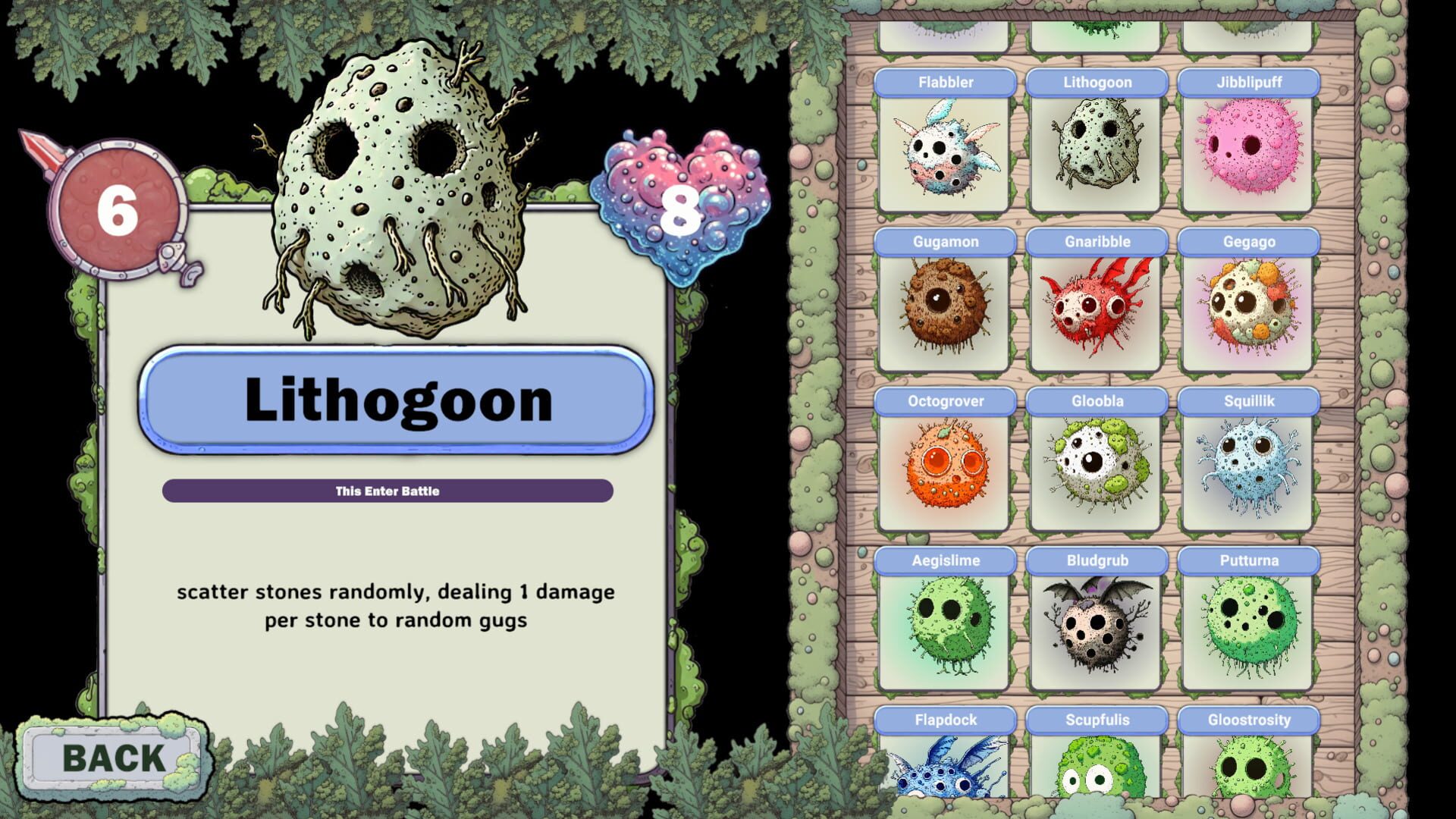Image resolution: width=1456 pixels, height=819 pixels.
Task: Select the red Gnaribble creature
Action: pyautogui.click(x=1096, y=311)
